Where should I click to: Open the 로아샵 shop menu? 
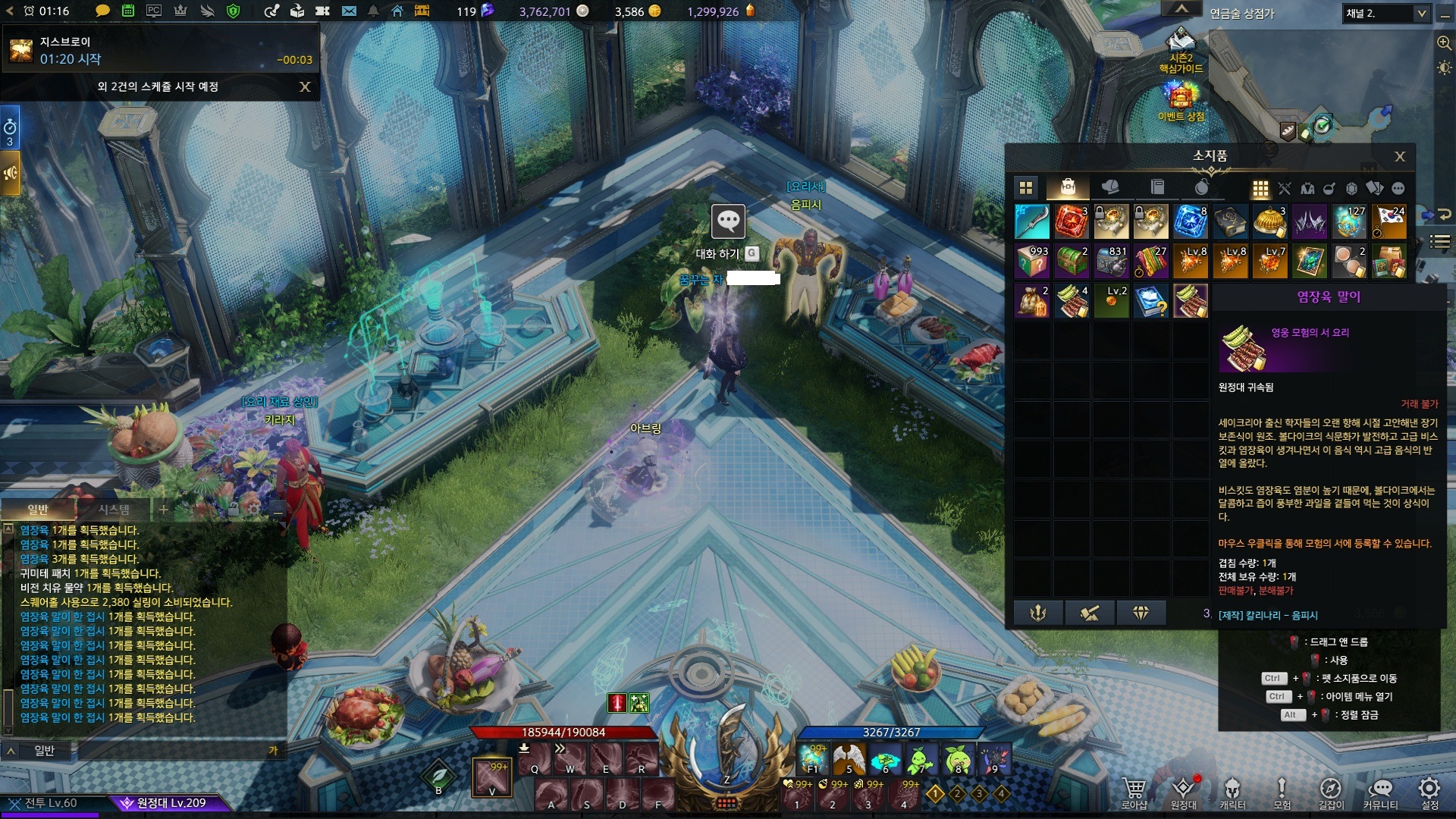[1134, 792]
